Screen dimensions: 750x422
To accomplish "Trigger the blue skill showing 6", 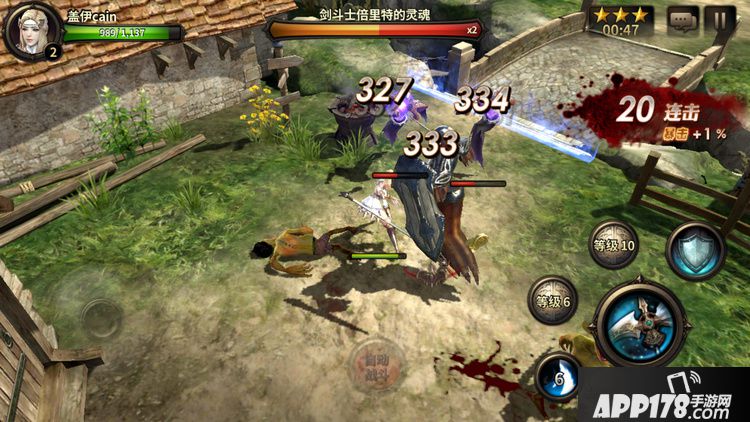I will [561, 378].
